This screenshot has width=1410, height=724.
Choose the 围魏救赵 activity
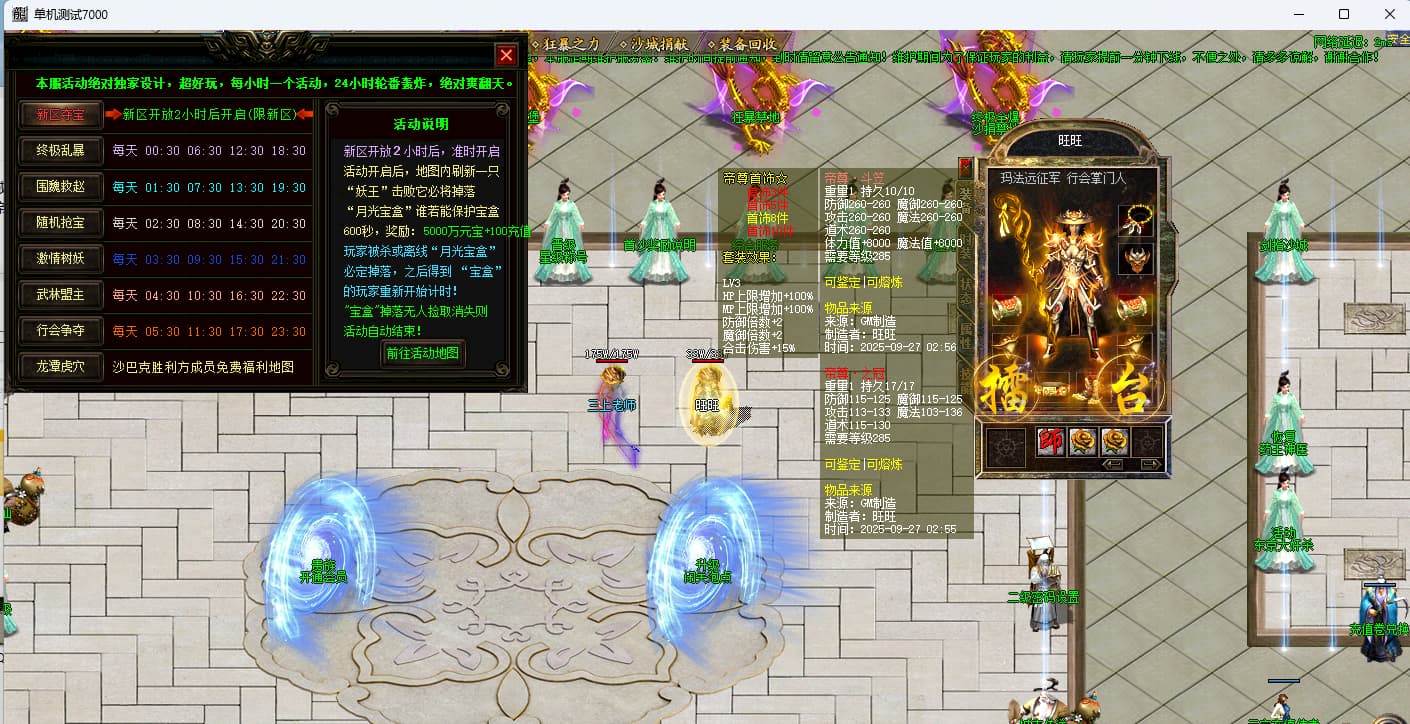click(x=61, y=187)
